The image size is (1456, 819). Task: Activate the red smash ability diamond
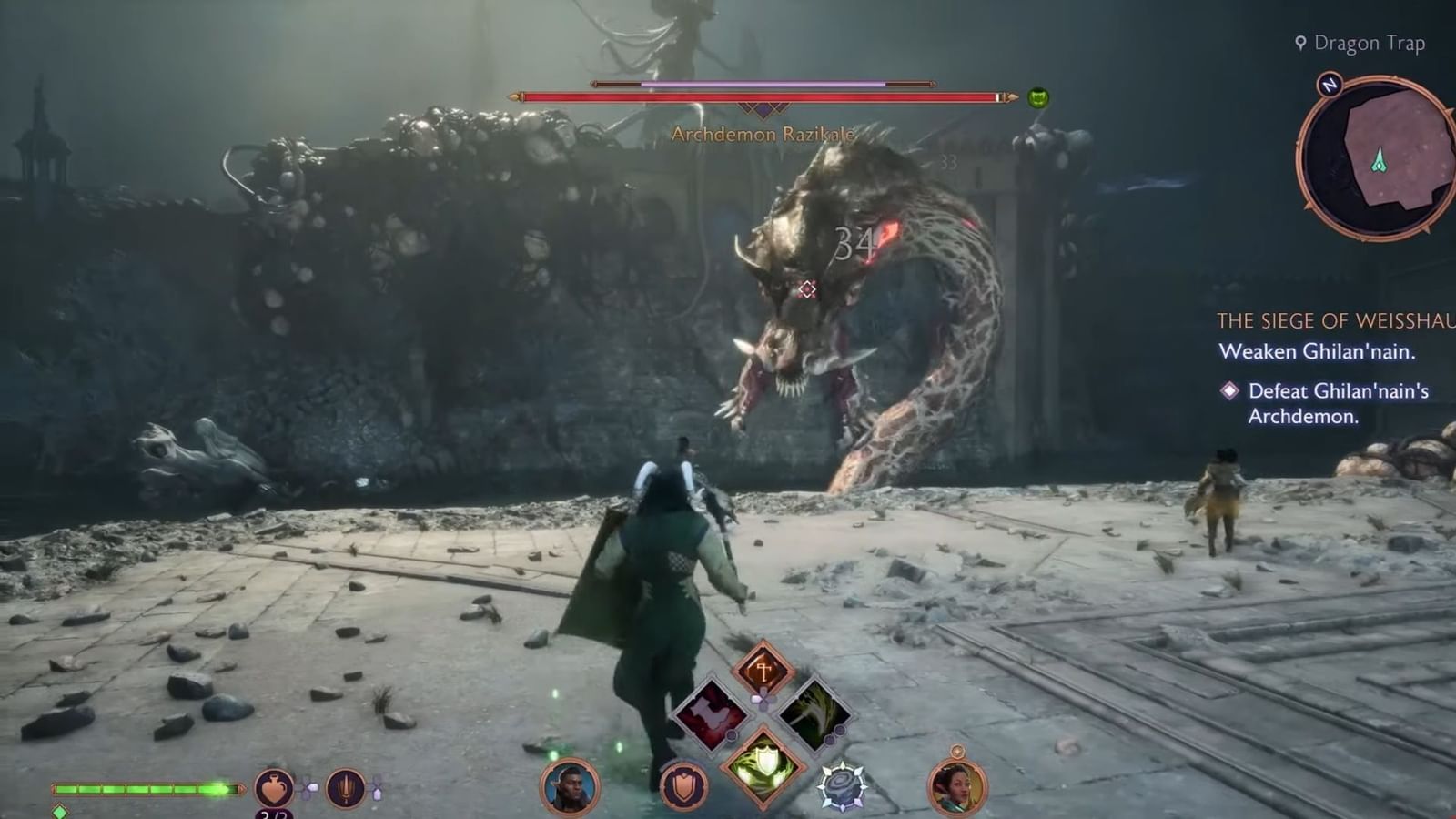click(710, 714)
